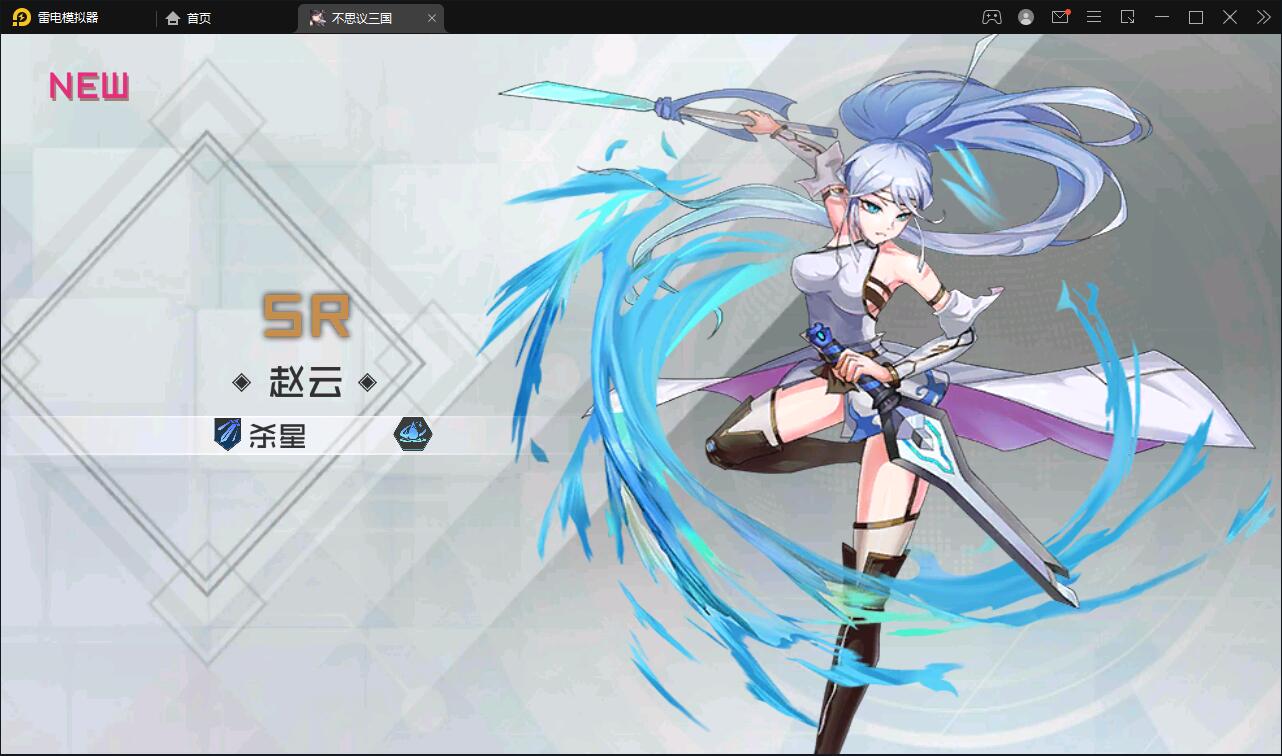1282x756 pixels.
Task: Close the 不思议三国 tab
Action: (x=432, y=18)
